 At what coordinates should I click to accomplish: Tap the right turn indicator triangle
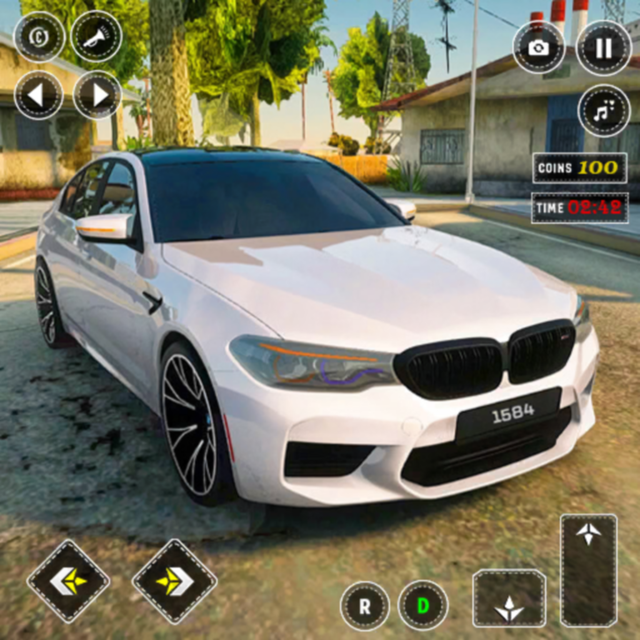tap(97, 95)
